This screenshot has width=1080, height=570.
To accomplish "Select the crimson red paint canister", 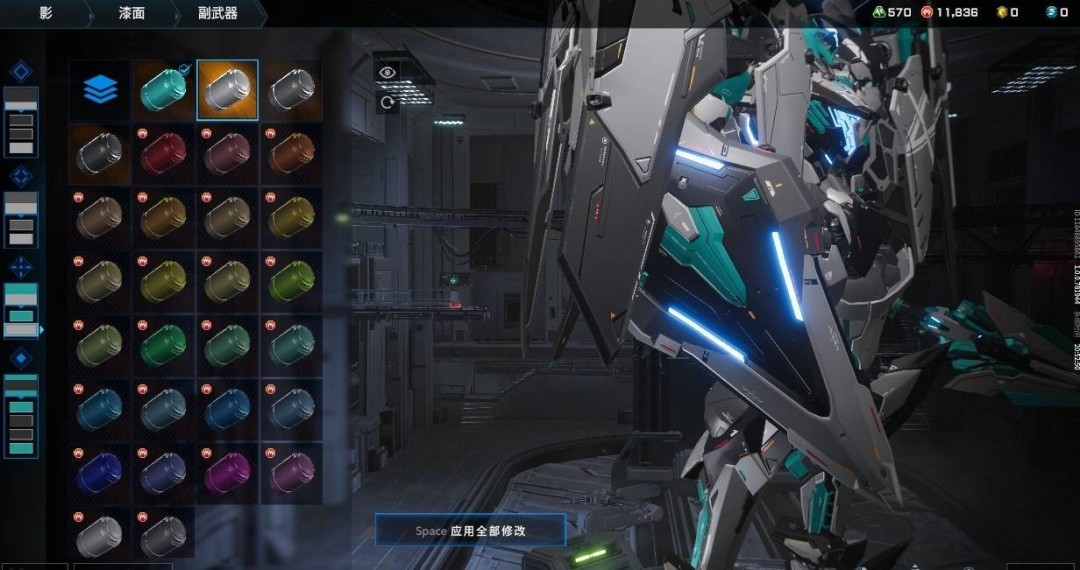I will pyautogui.click(x=162, y=153).
